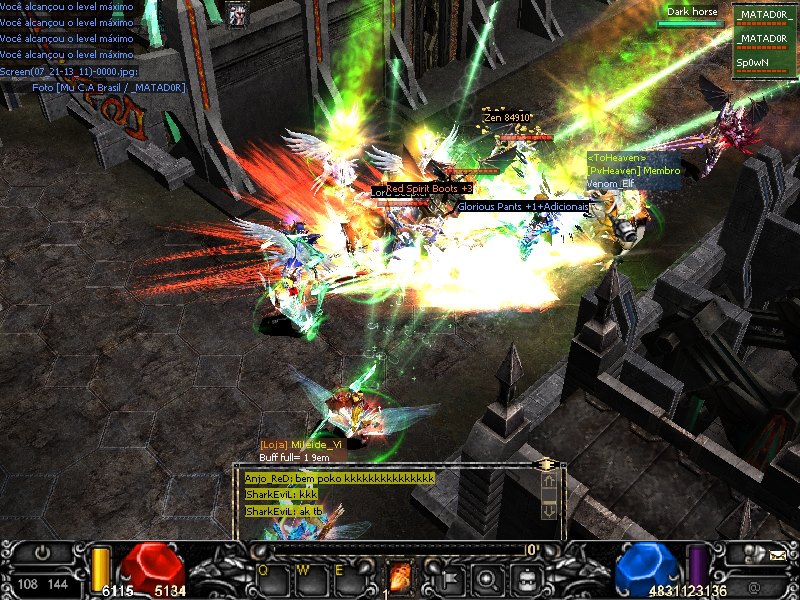
Task: Activate the flame skill icon
Action: click(x=401, y=577)
